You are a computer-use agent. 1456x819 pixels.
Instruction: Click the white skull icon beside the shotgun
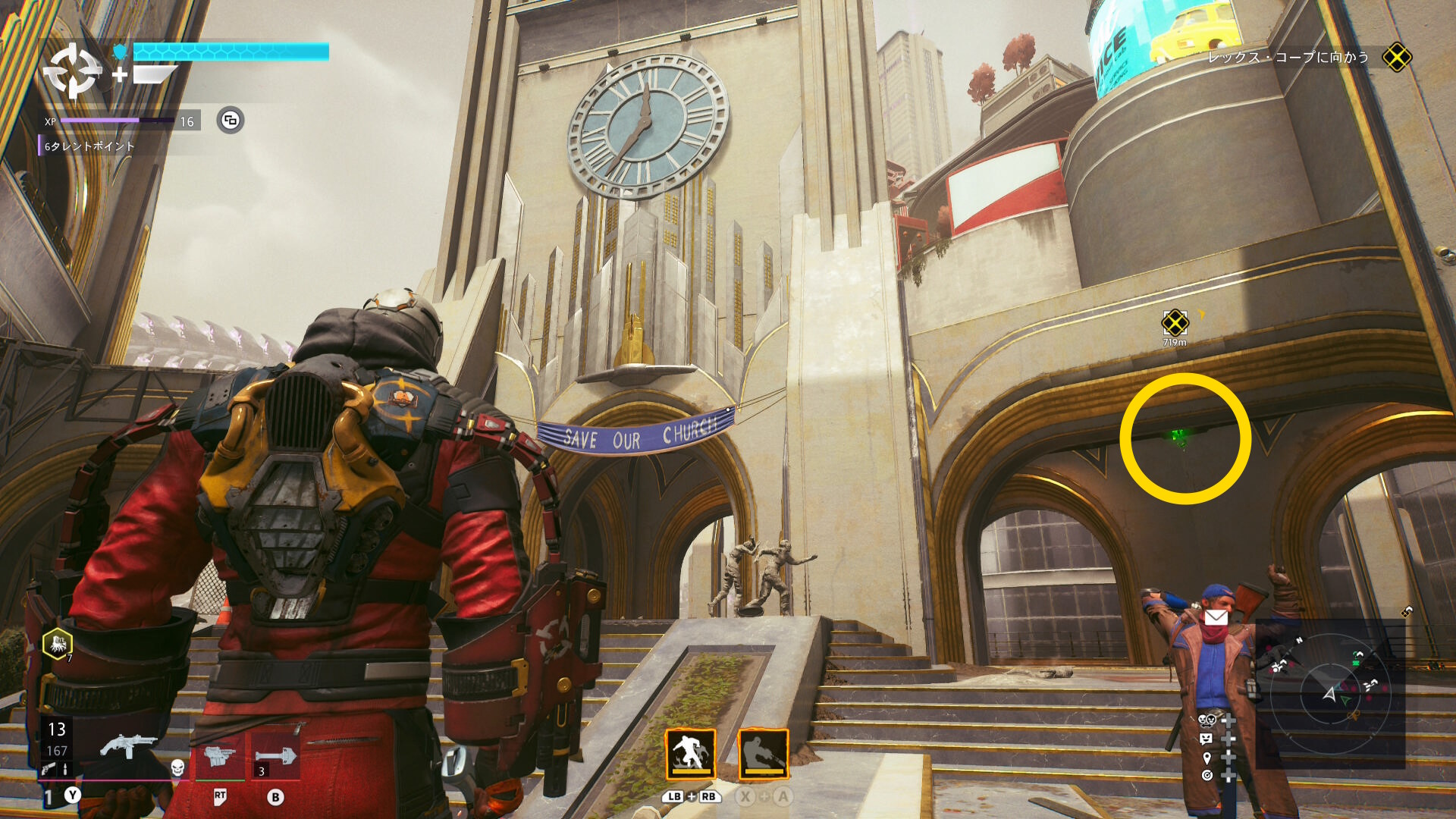point(177,767)
